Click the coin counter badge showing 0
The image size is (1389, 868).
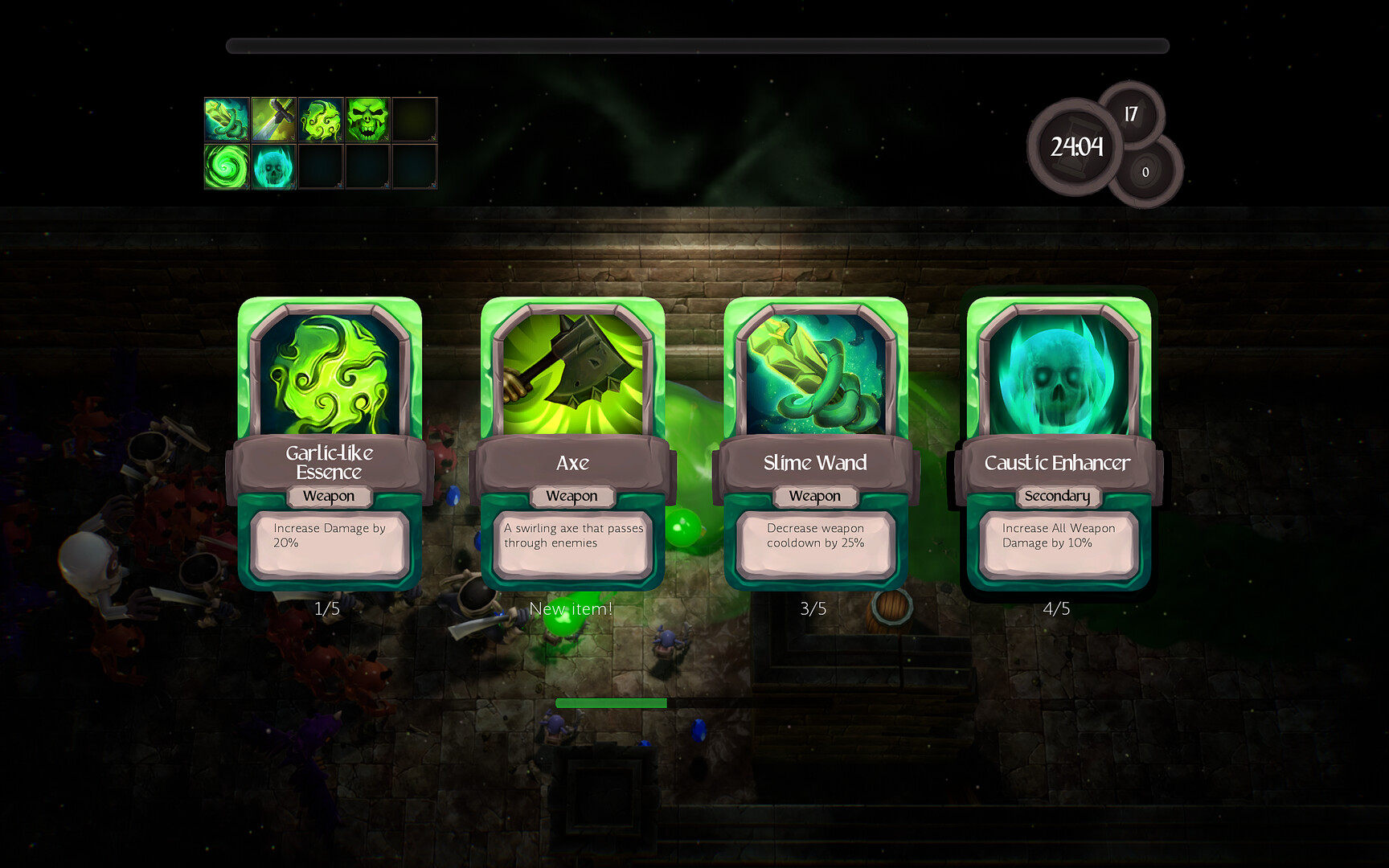click(x=1145, y=171)
